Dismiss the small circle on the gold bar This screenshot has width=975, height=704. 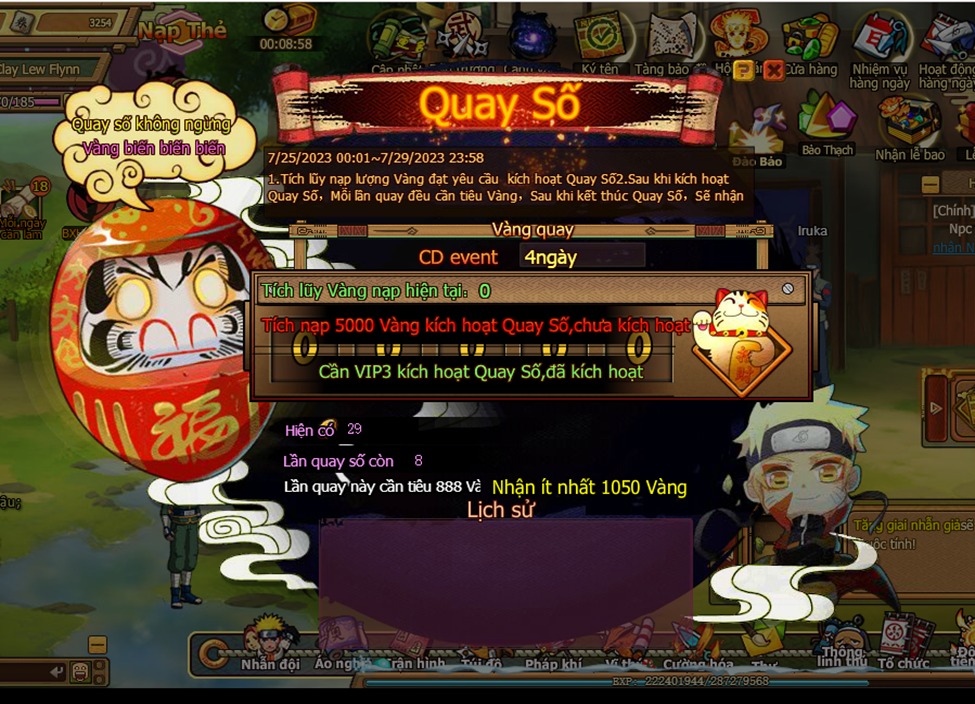click(x=788, y=289)
